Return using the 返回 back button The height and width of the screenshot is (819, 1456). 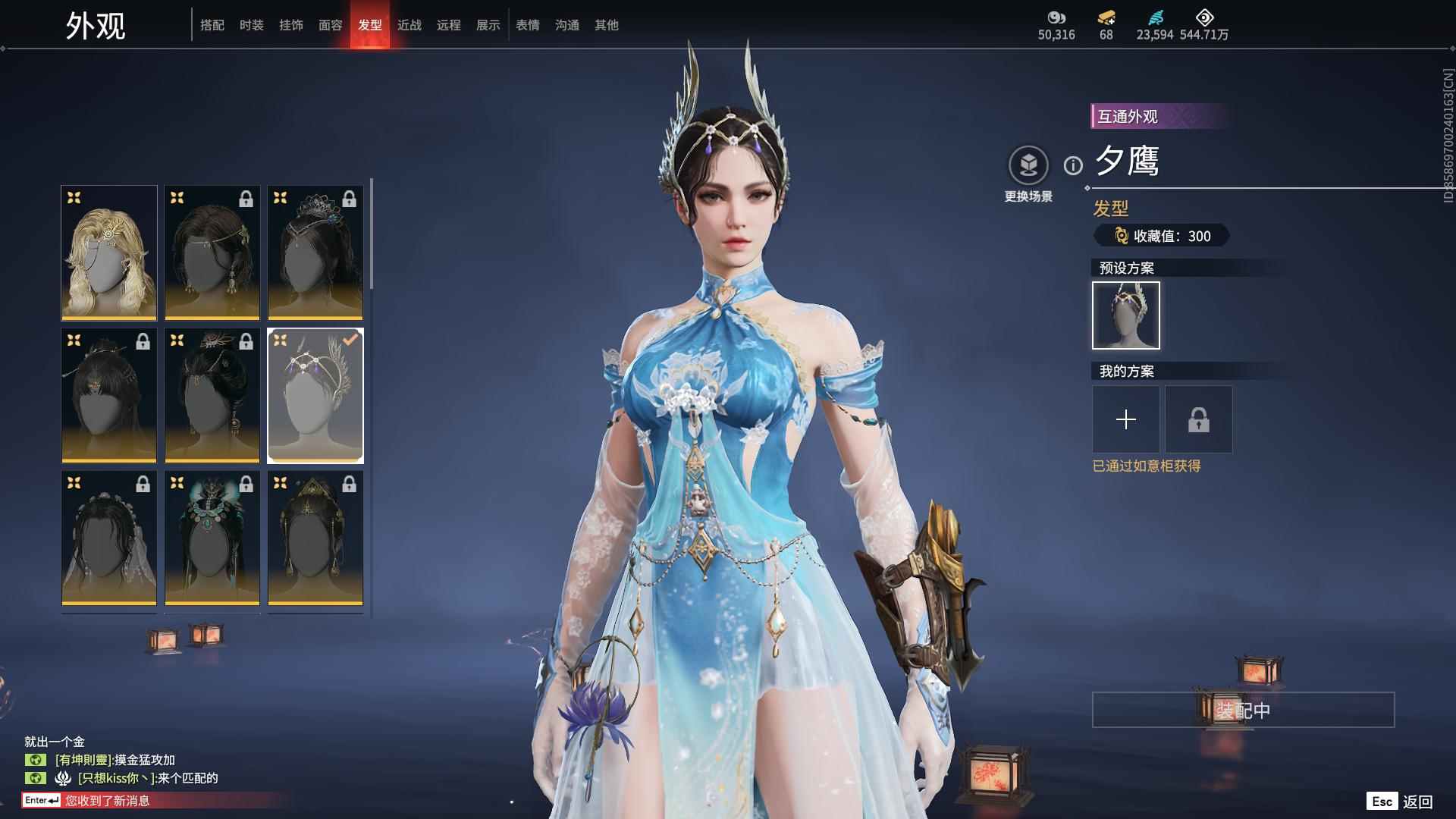click(x=1417, y=802)
